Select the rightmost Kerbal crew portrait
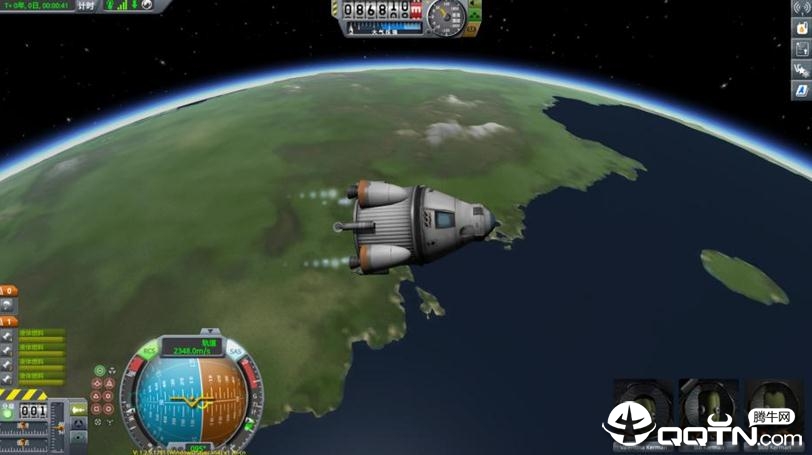Screen dimensions: 812x455 click(x=773, y=402)
